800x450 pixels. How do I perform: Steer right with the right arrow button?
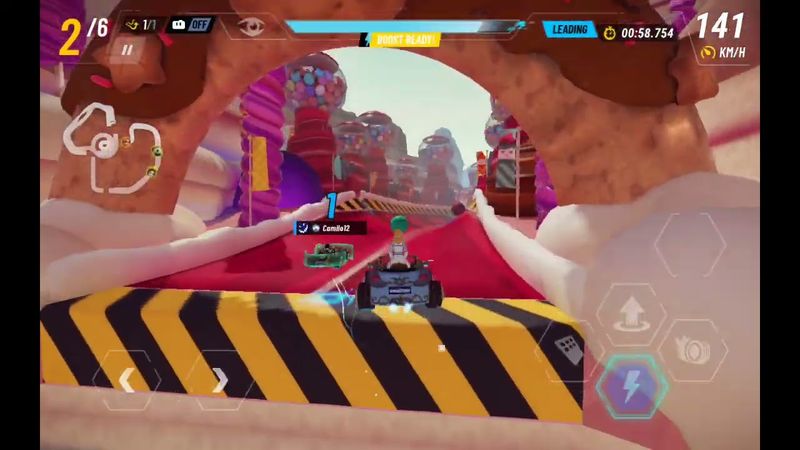(x=220, y=380)
